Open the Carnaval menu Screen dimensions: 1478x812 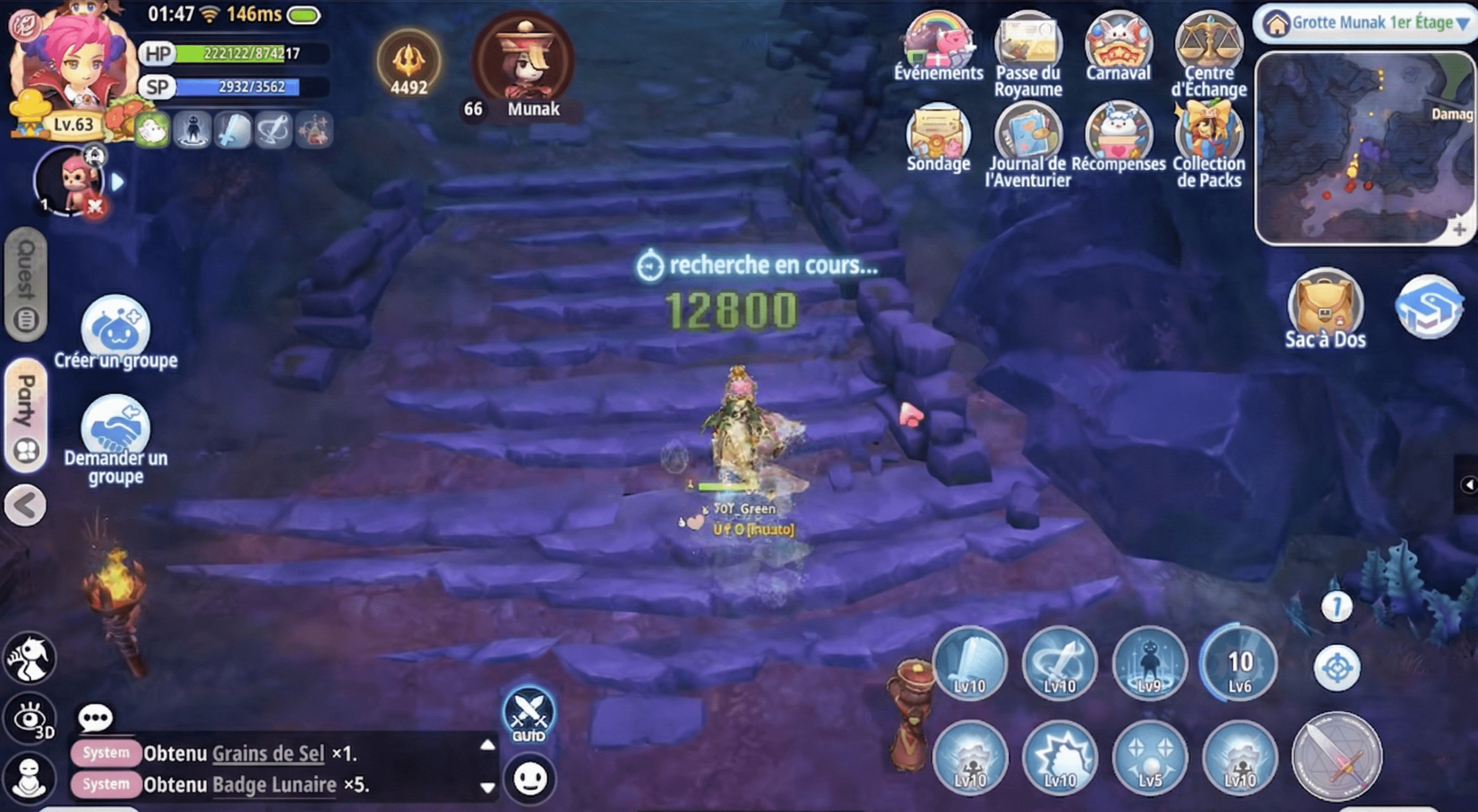(1118, 47)
